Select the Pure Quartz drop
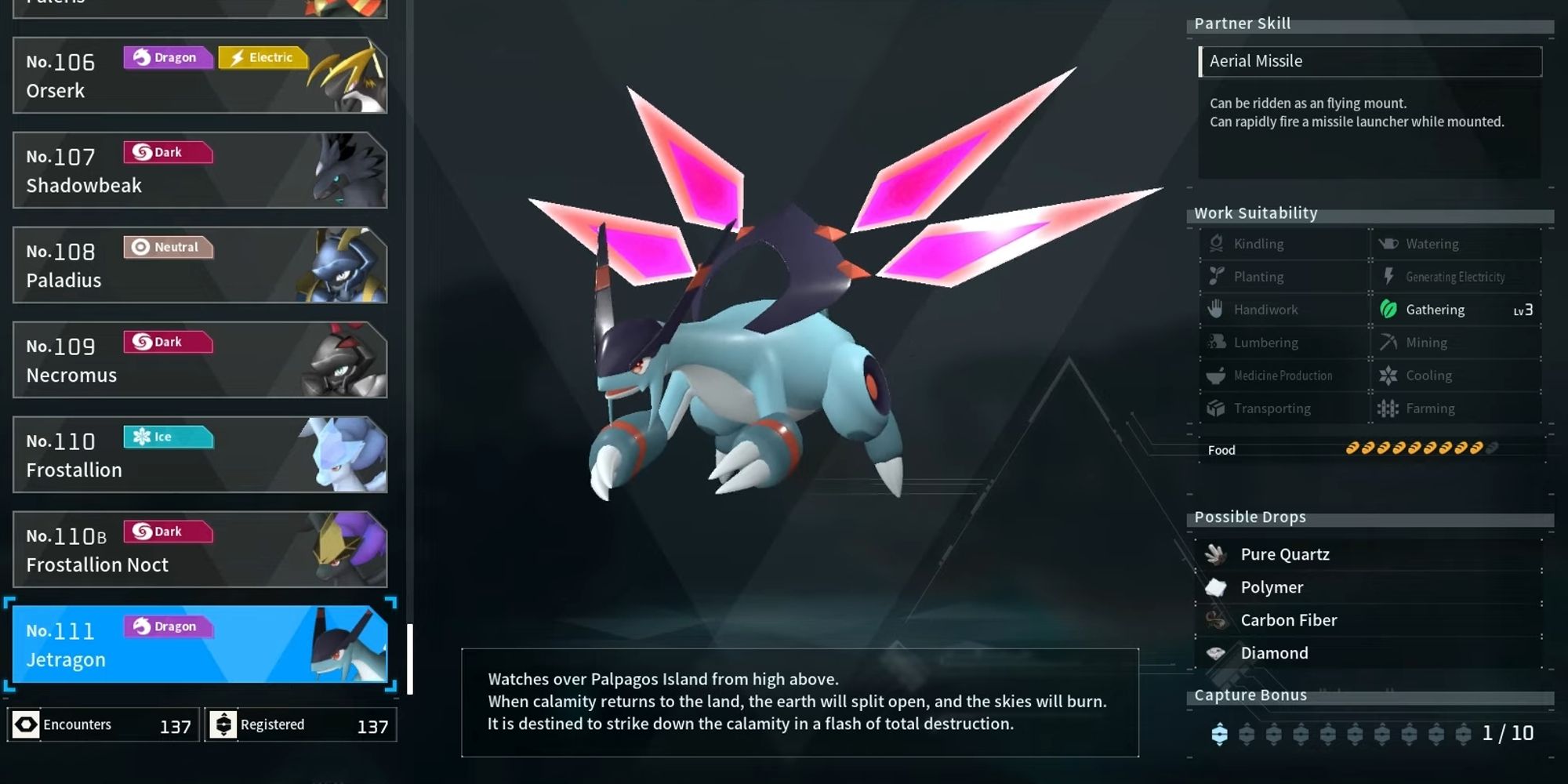This screenshot has width=1568, height=784. (x=1368, y=554)
